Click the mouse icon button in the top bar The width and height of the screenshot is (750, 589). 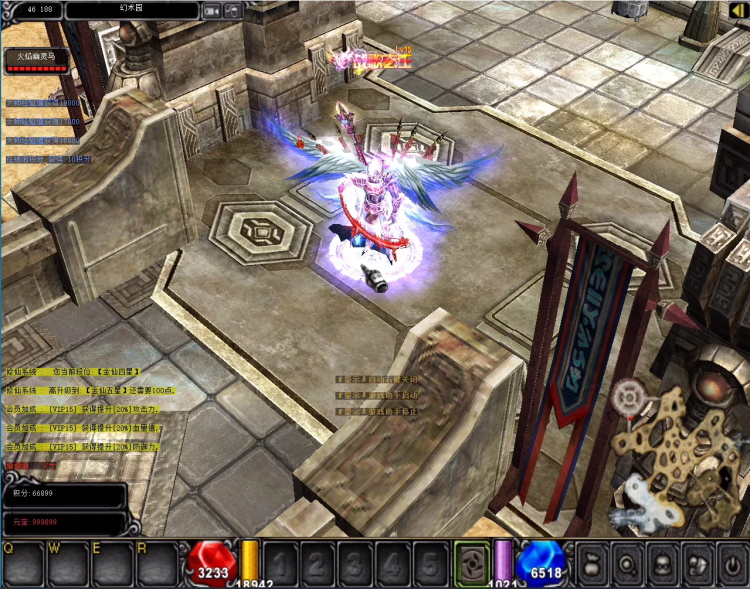coord(232,10)
